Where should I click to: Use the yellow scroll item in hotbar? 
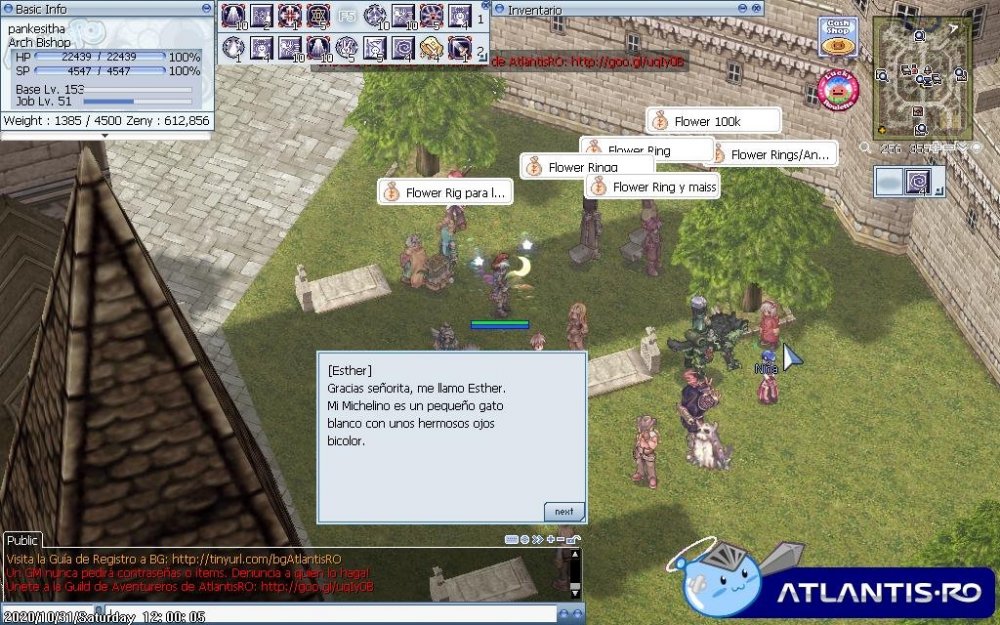432,46
